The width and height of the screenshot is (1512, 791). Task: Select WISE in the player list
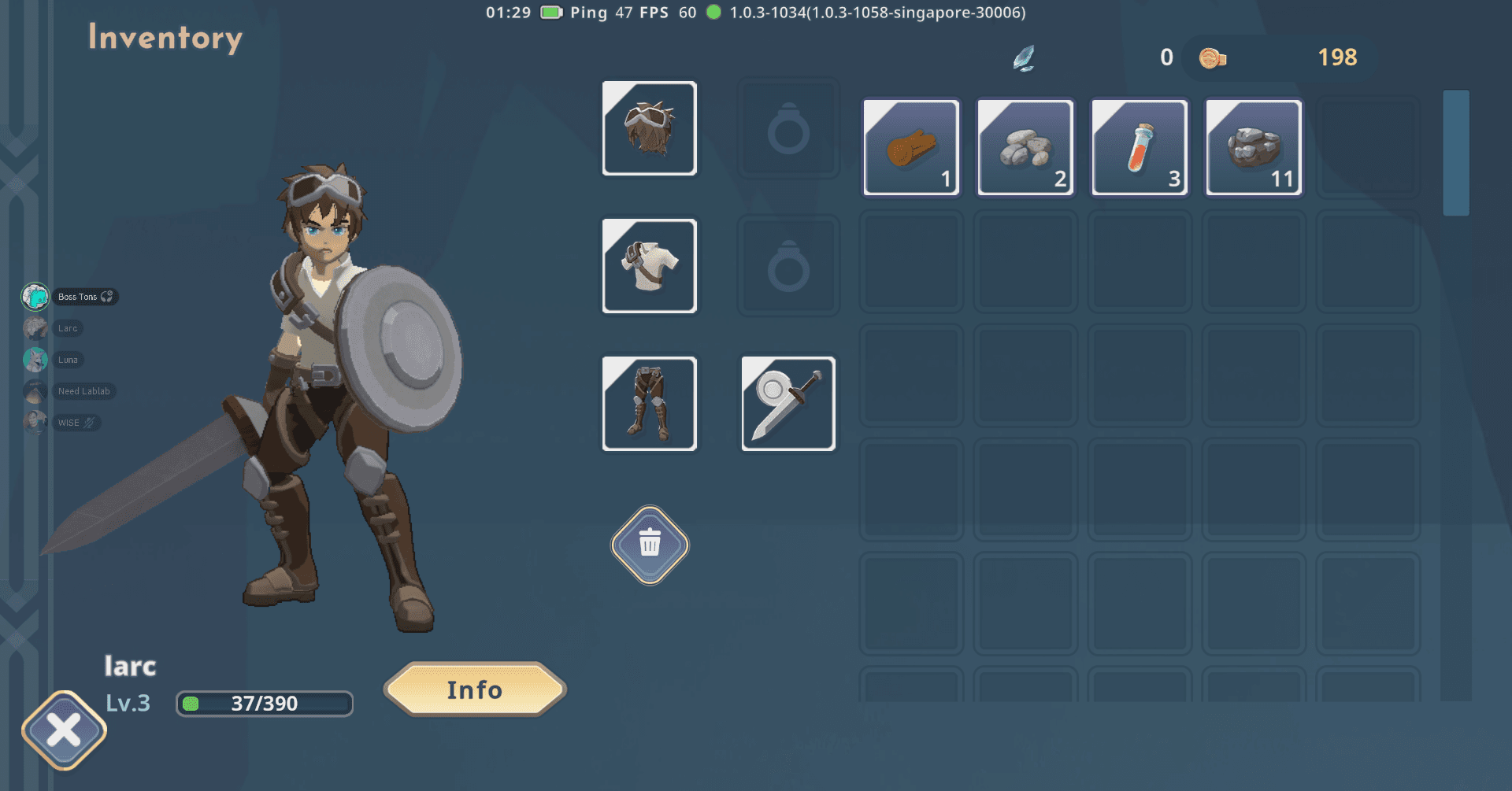coord(69,423)
